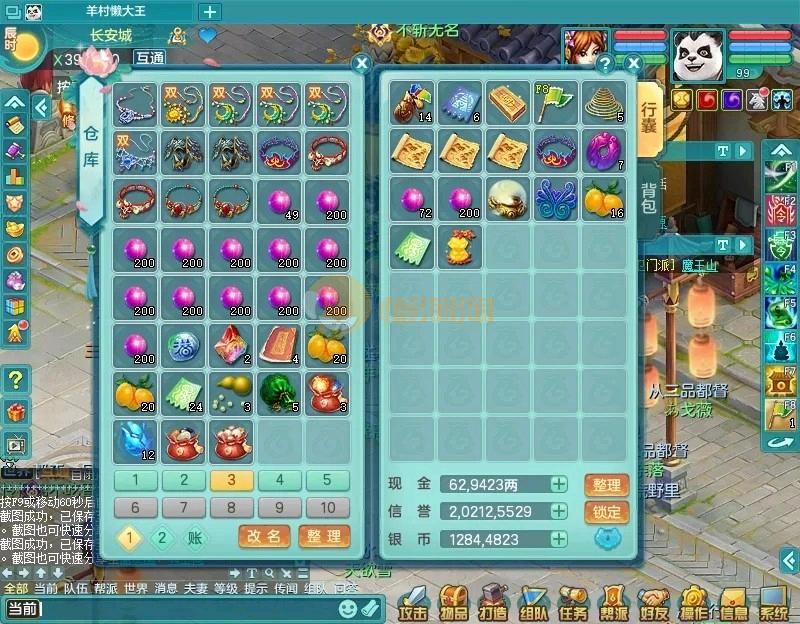
Task: Switch to warehouse page 4
Action: pos(280,480)
